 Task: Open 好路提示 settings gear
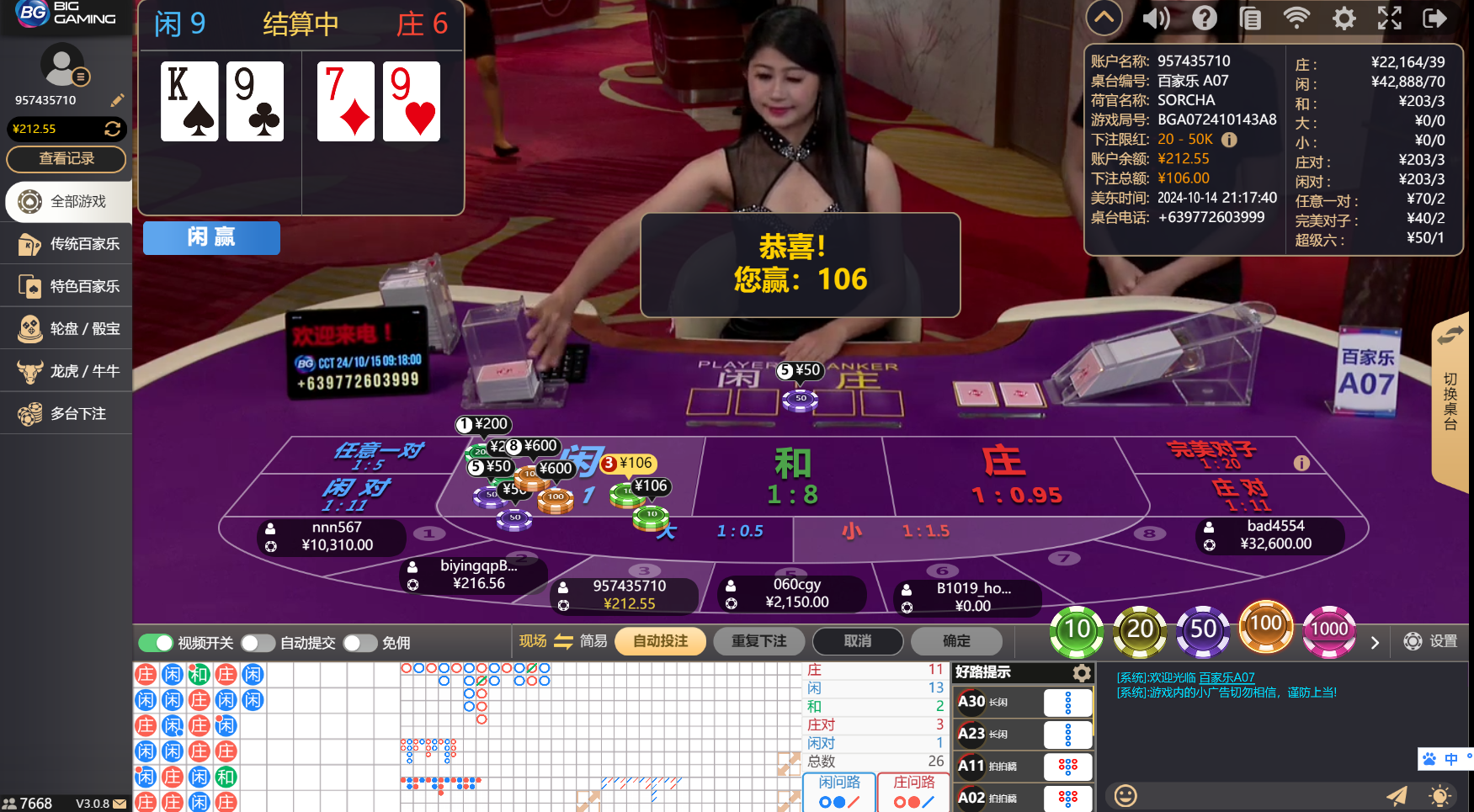pos(1082,672)
